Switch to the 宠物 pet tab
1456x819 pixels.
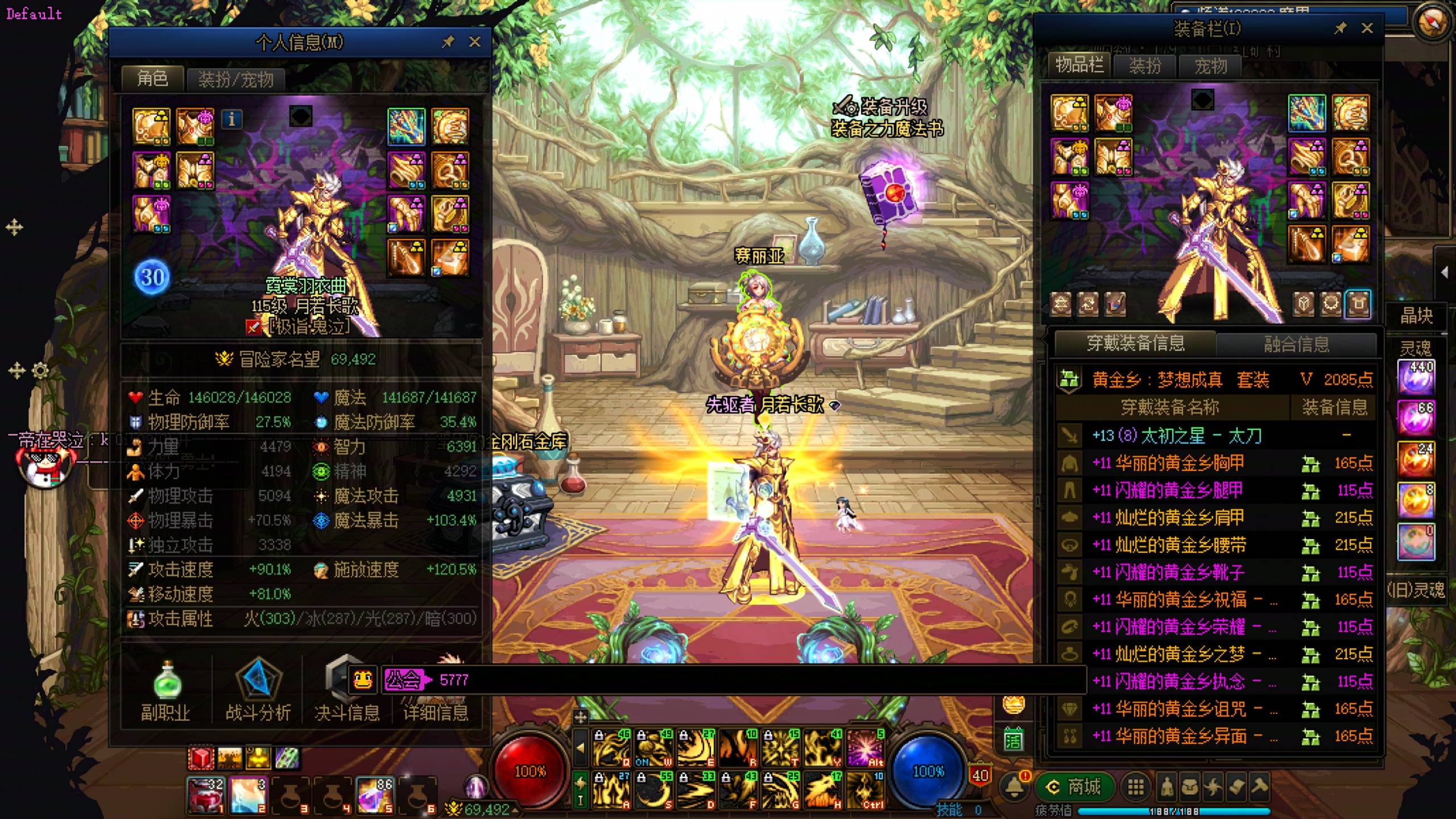[x=1210, y=66]
